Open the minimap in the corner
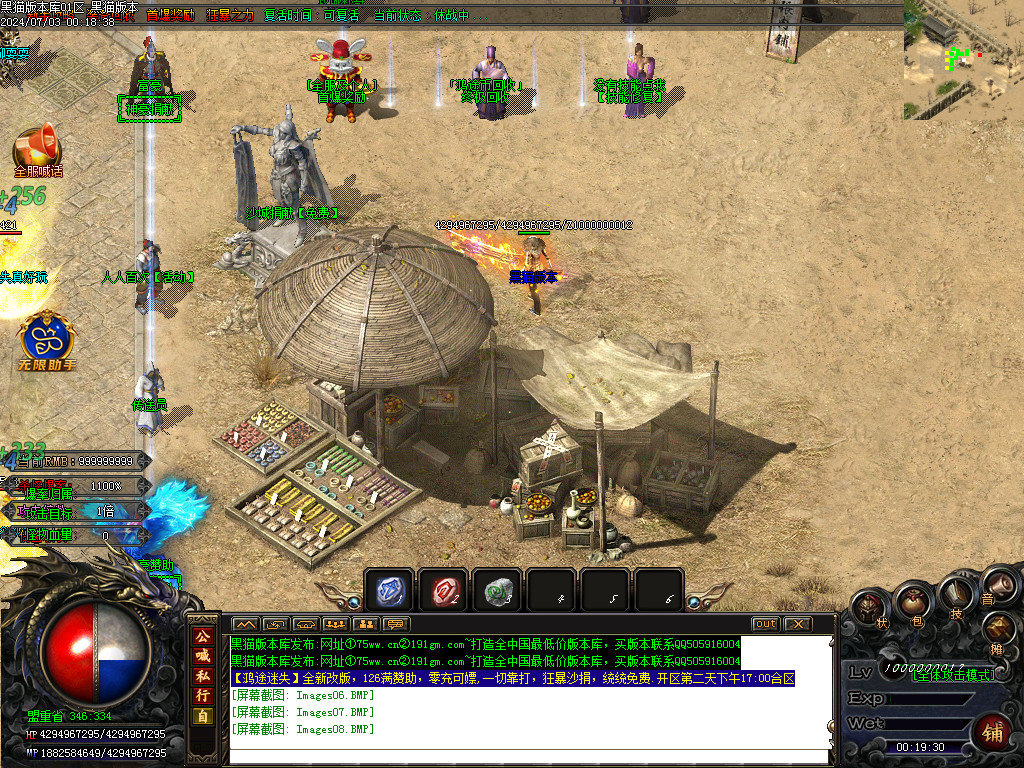Screen dimensions: 1024x768 [963, 60]
